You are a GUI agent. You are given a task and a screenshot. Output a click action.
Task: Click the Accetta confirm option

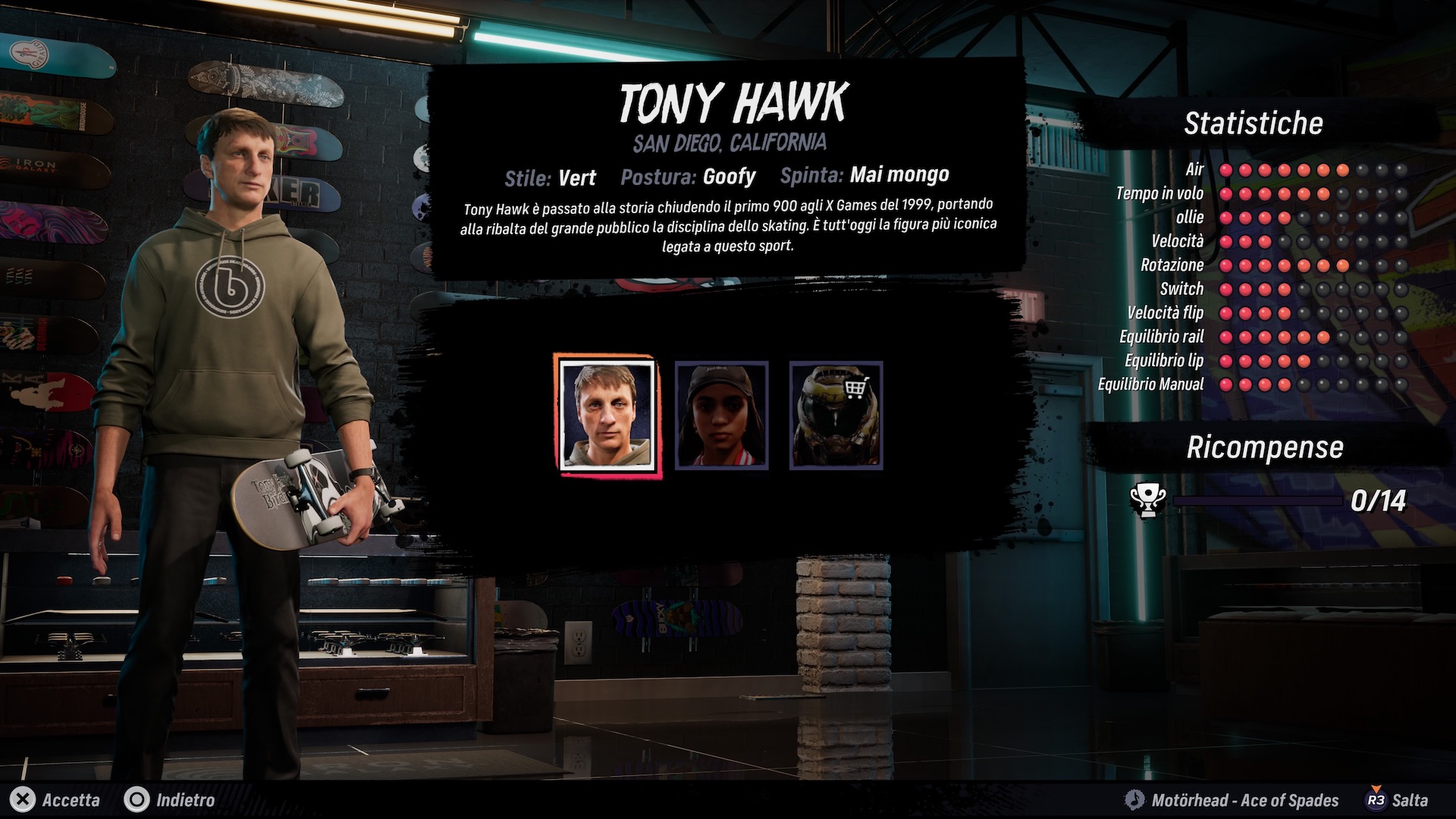point(57,800)
